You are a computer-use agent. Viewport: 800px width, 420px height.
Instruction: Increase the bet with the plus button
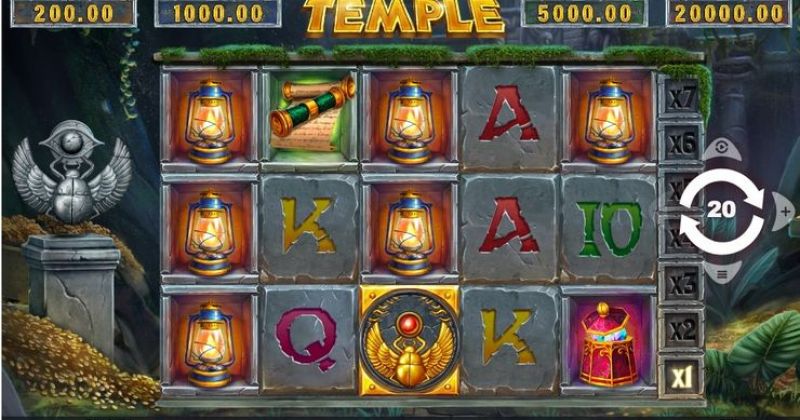[x=785, y=211]
